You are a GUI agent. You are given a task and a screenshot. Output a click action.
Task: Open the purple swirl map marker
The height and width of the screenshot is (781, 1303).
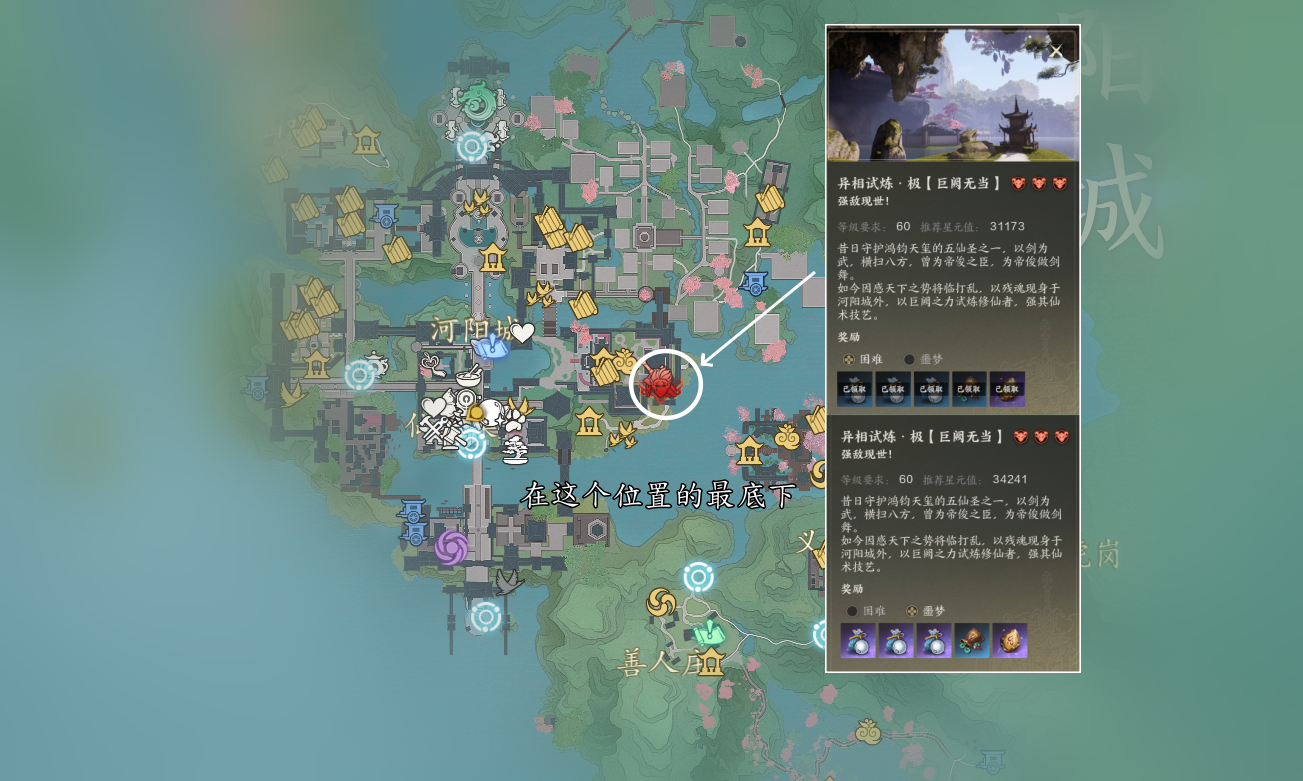tap(451, 547)
